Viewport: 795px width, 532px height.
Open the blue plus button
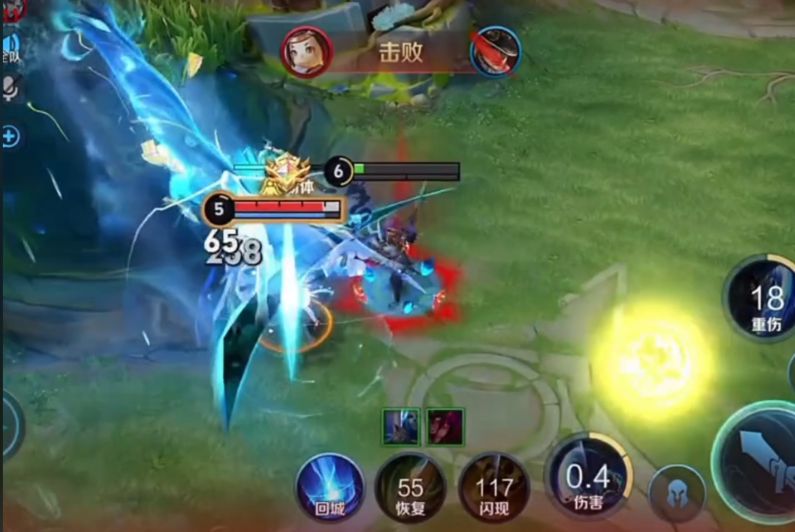click(10, 136)
